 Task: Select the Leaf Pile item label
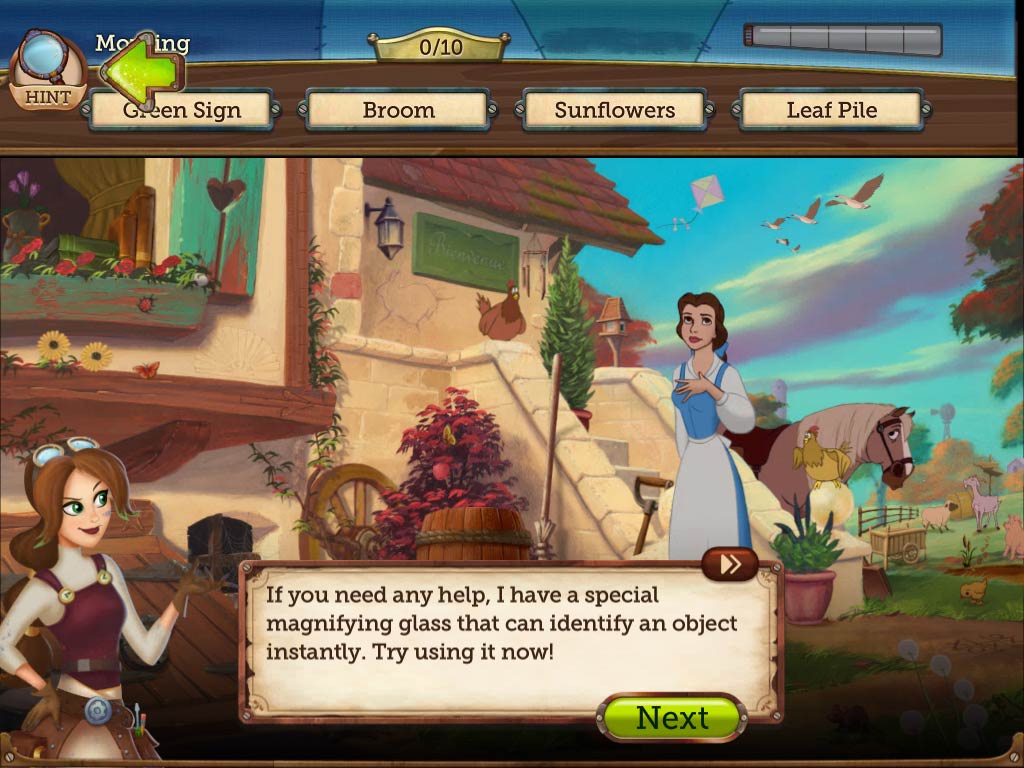point(831,111)
